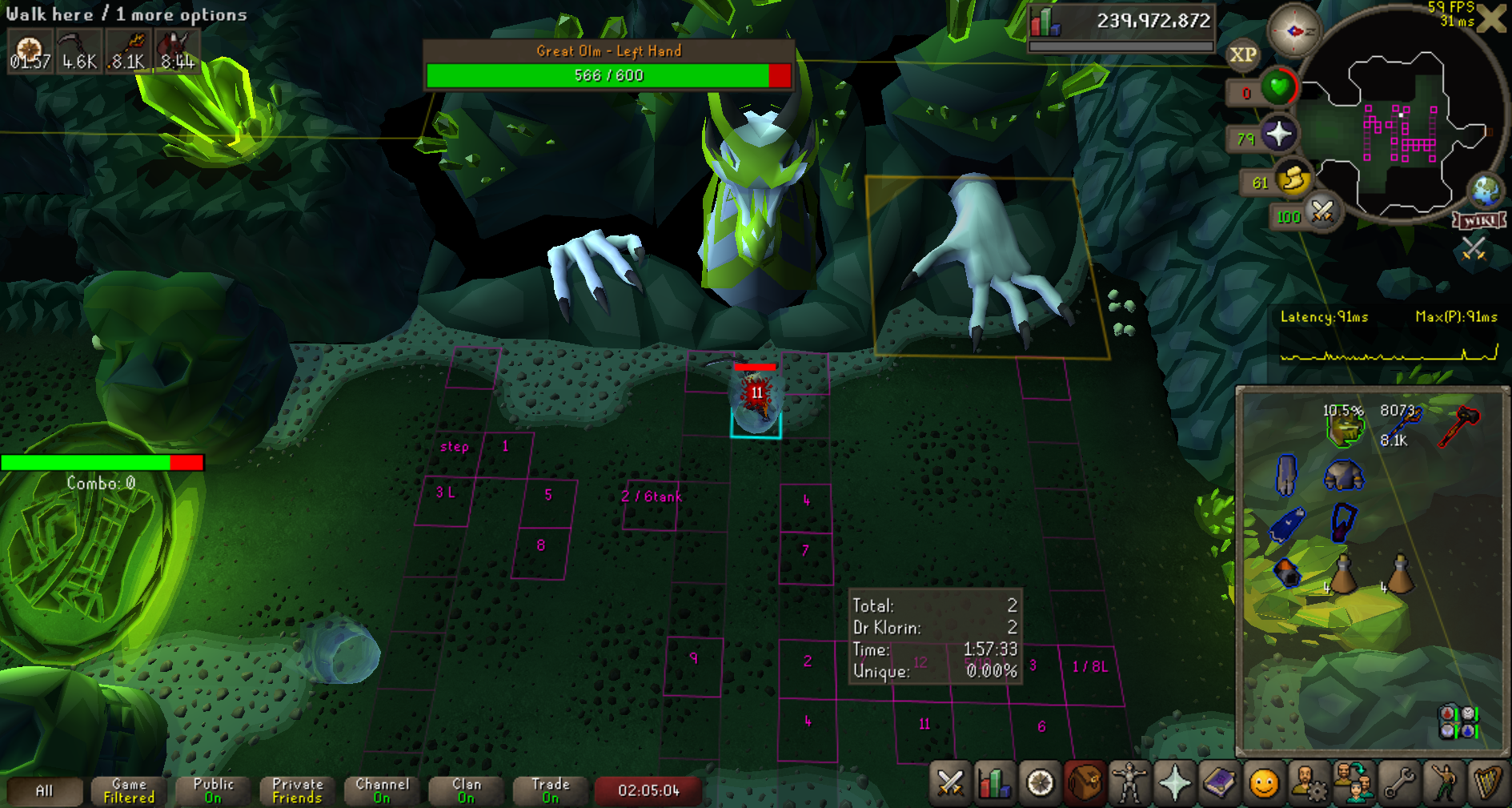Click the Trade chat filter button
Screen dimensions: 1512x808
[550, 790]
